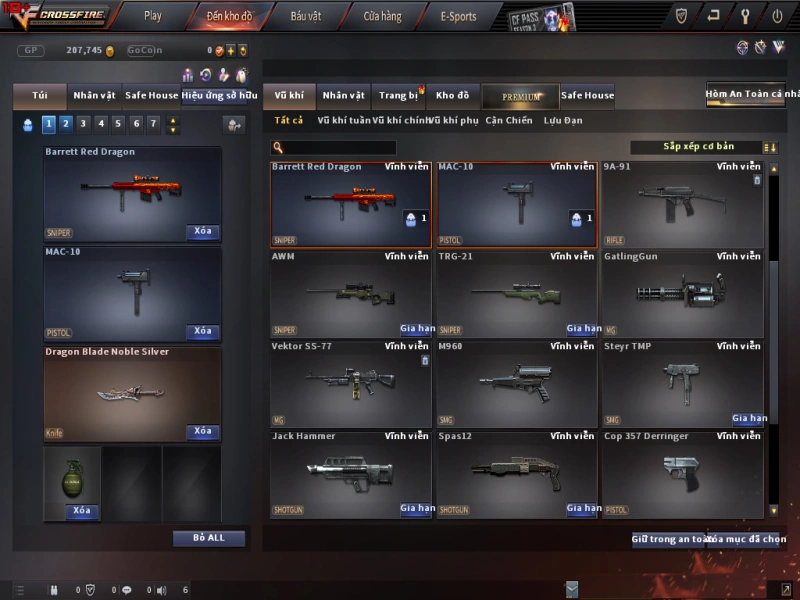The height and width of the screenshot is (600, 800).
Task: Filter weapons by Cận Chiến
Action: point(509,121)
